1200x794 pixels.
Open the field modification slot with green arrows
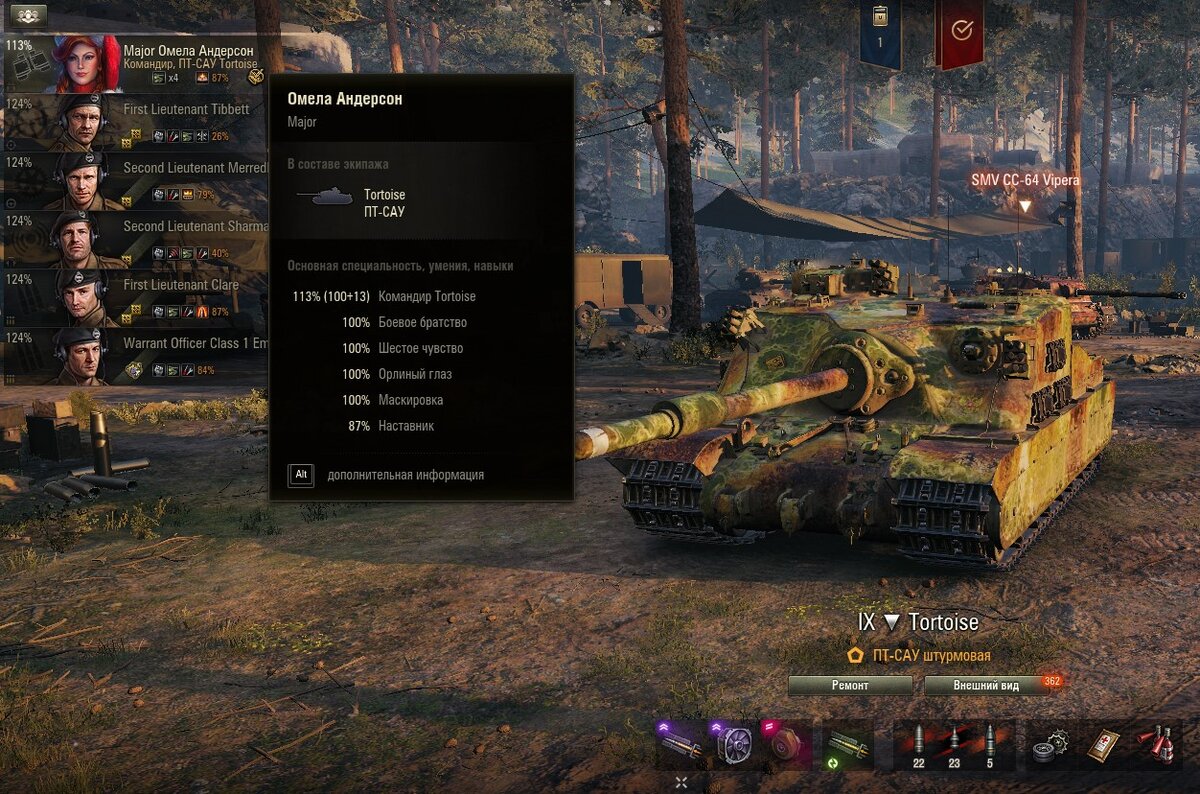(x=846, y=745)
